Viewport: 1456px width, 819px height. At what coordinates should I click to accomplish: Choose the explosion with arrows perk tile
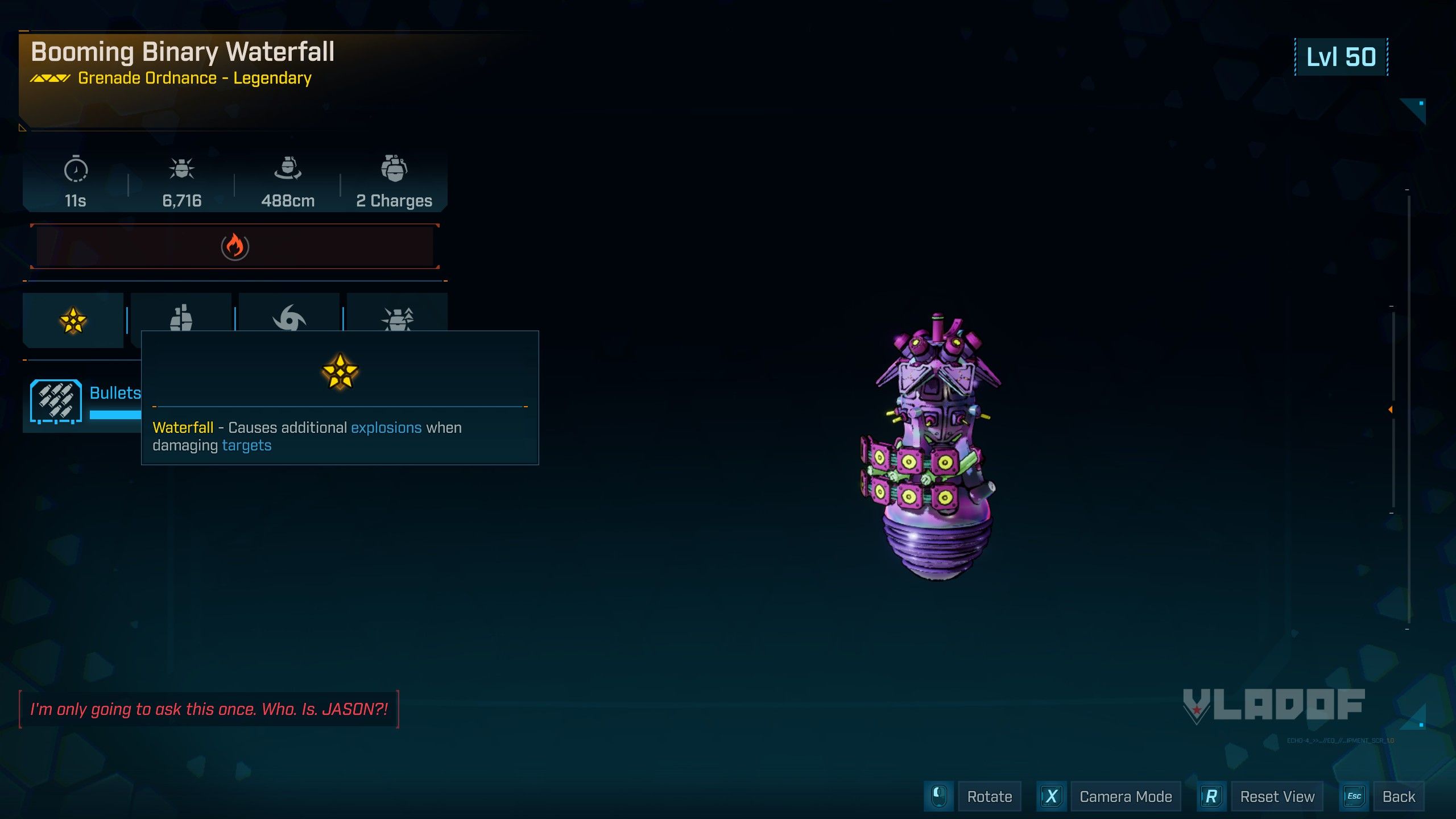(397, 315)
